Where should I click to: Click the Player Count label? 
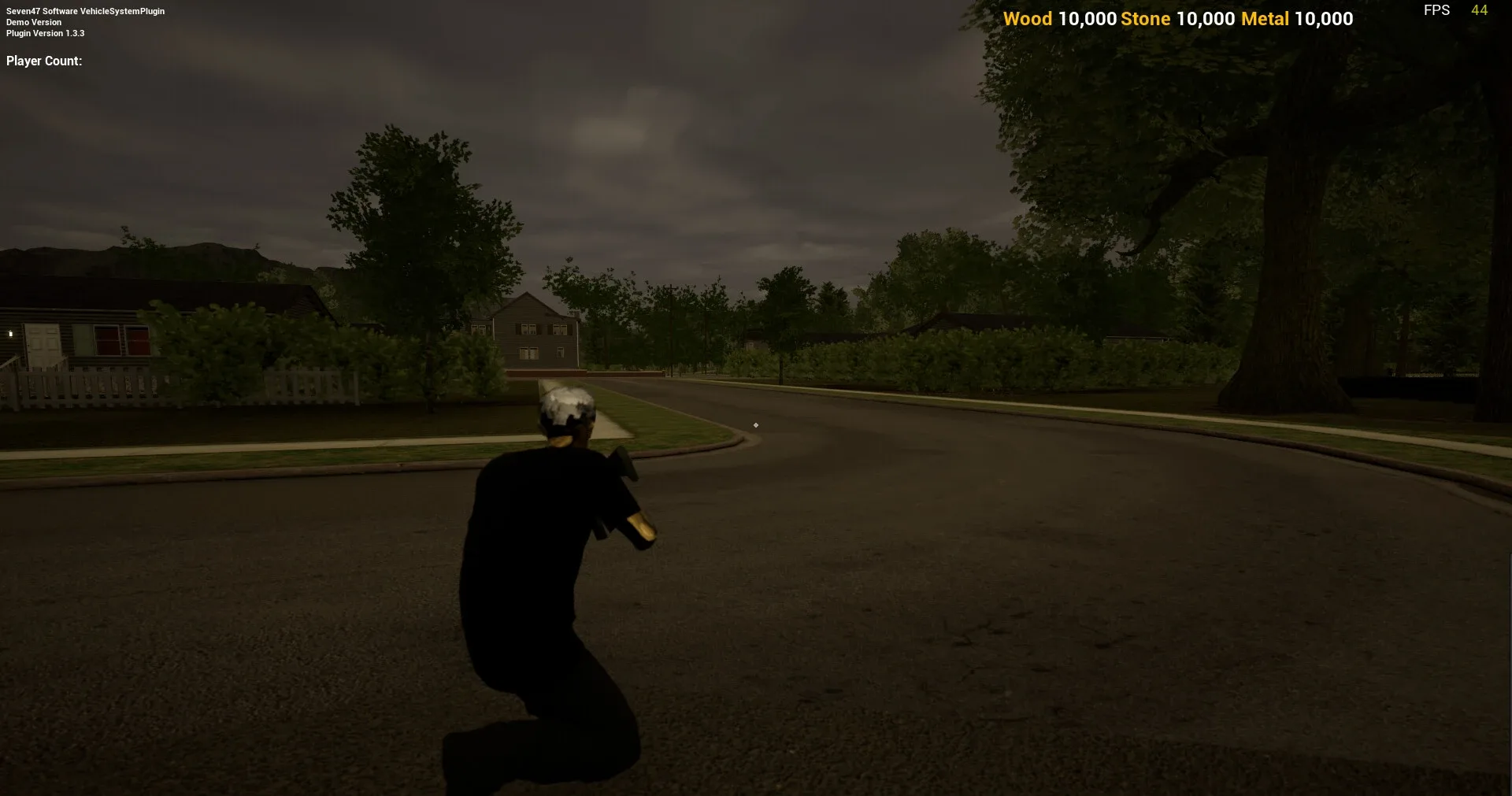point(43,61)
